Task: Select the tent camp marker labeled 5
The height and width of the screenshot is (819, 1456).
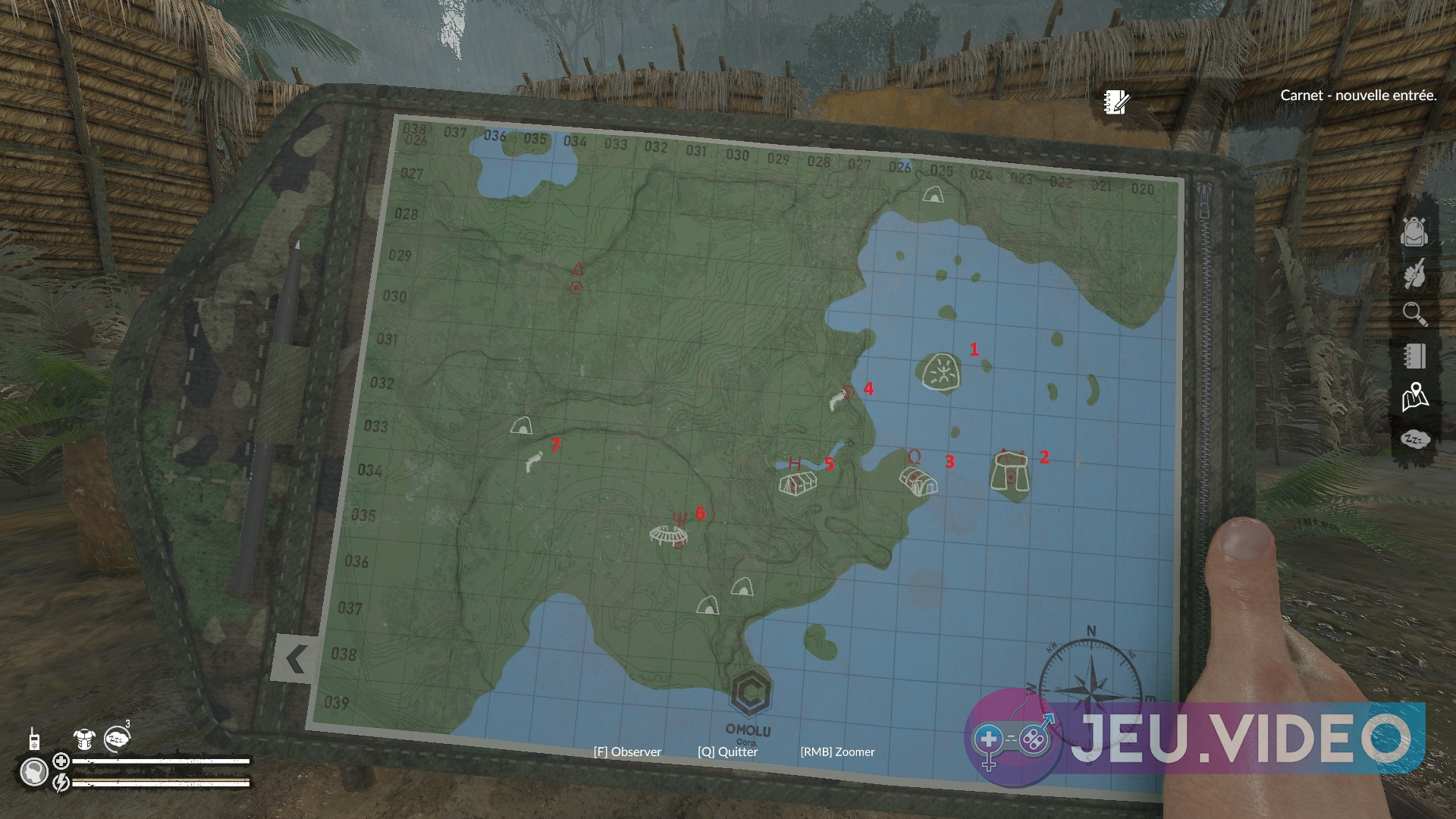Action: (x=797, y=481)
